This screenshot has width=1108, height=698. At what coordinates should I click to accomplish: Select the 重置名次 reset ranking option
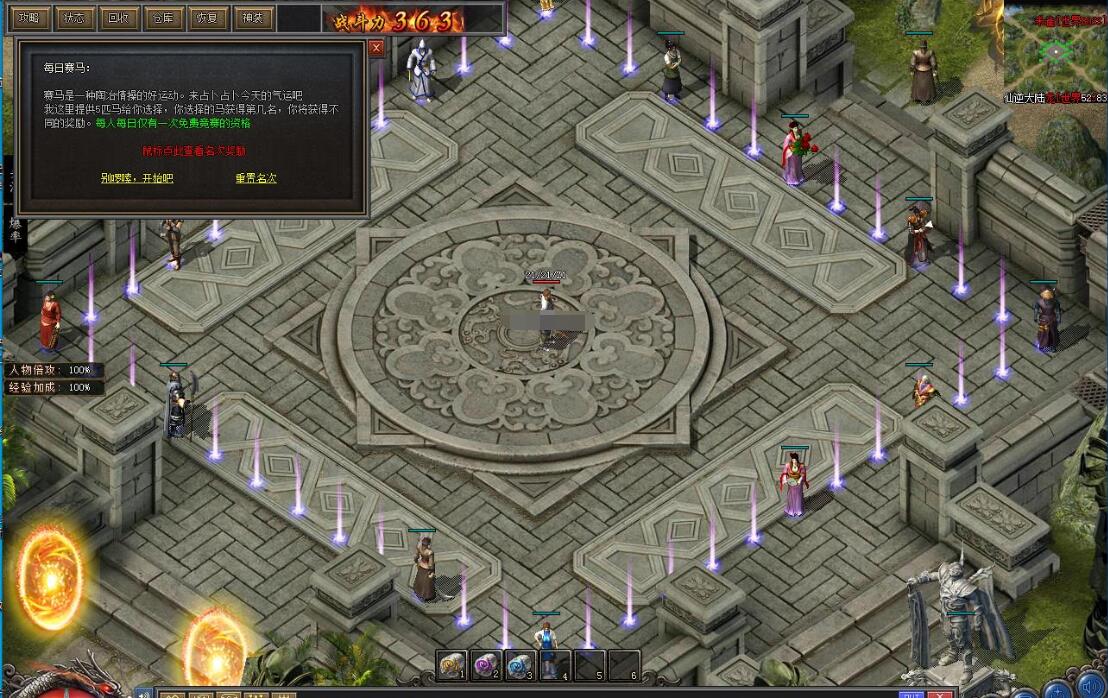coord(256,178)
